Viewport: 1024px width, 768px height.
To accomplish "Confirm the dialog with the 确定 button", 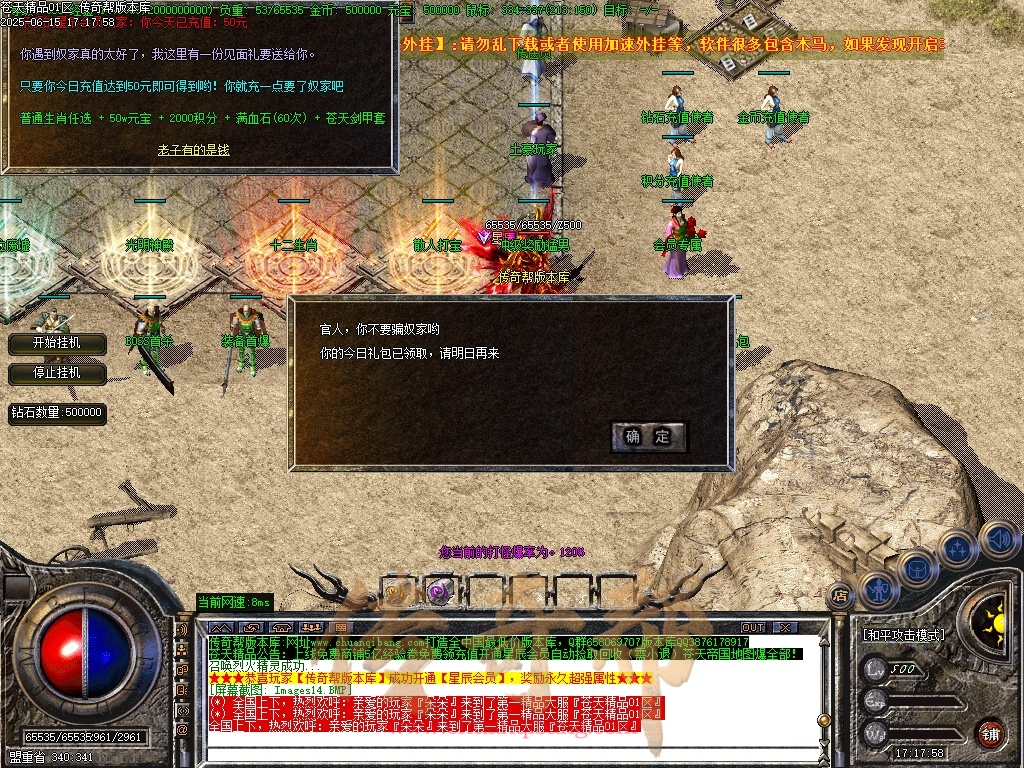I will tap(648, 436).
